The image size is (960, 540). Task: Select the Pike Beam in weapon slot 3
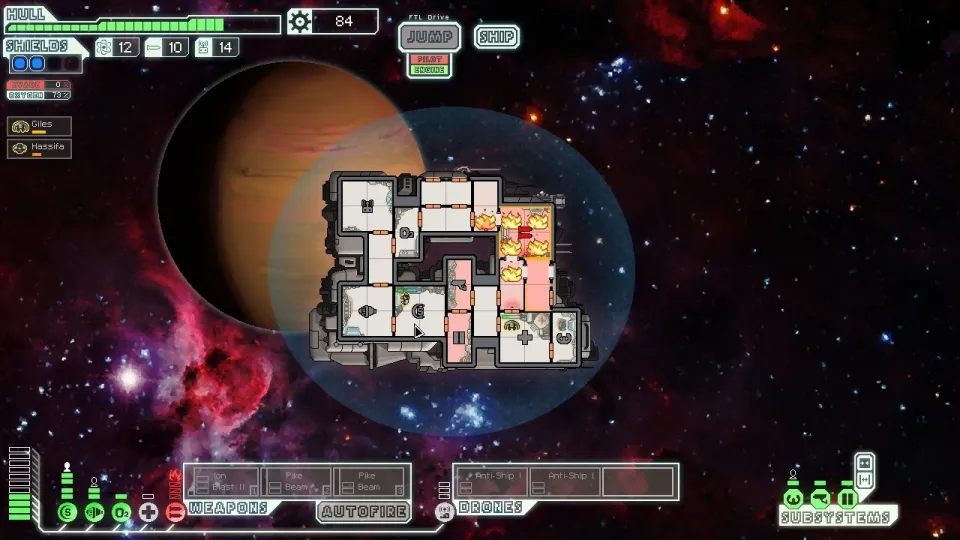[x=372, y=481]
